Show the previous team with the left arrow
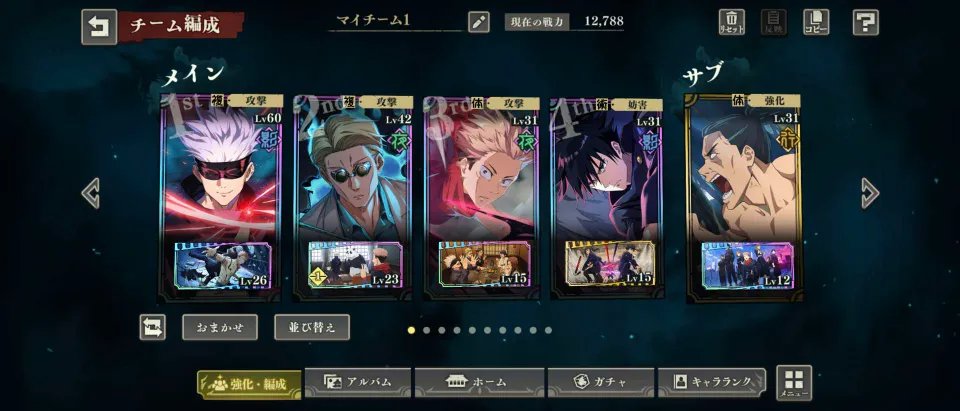This screenshot has height=411, width=960. (90, 193)
